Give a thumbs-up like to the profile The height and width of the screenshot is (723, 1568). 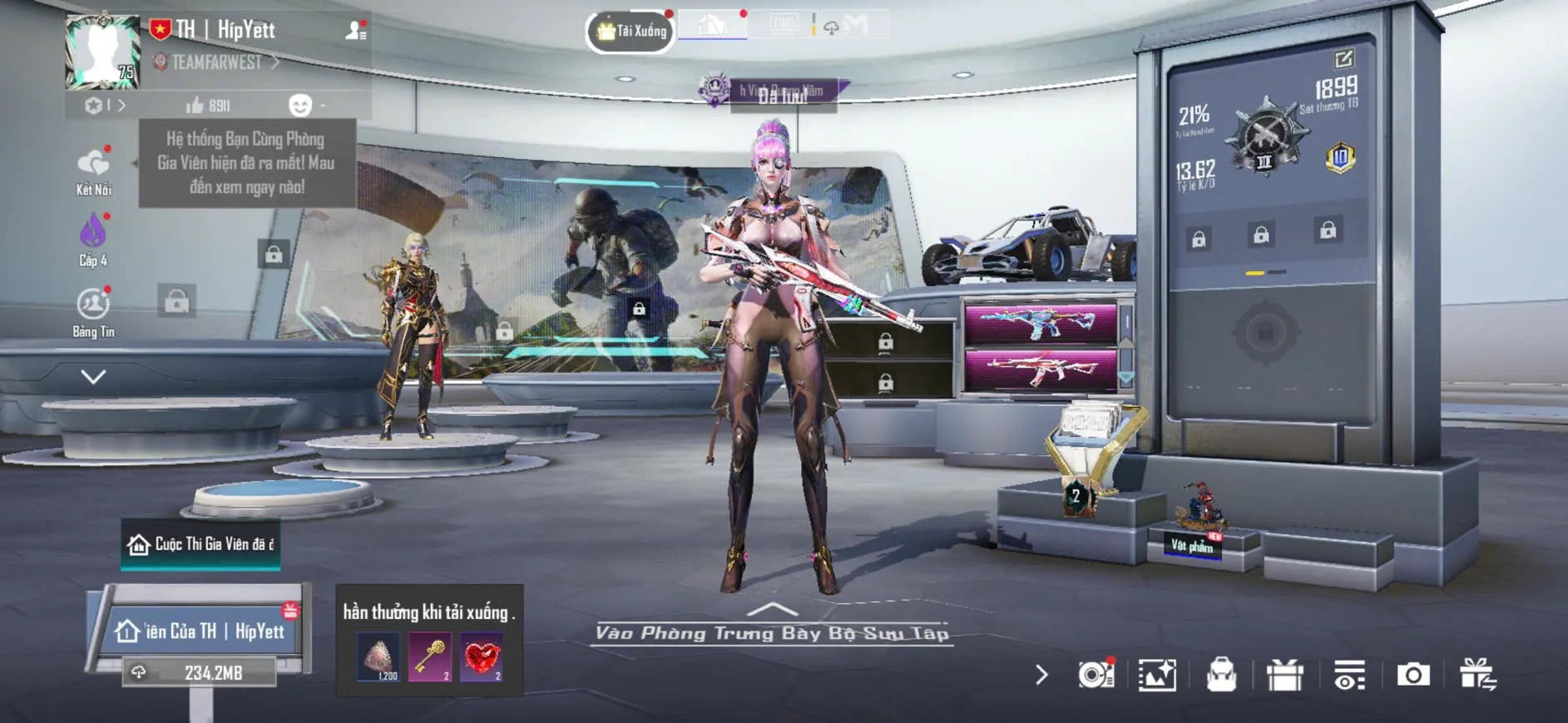click(195, 105)
